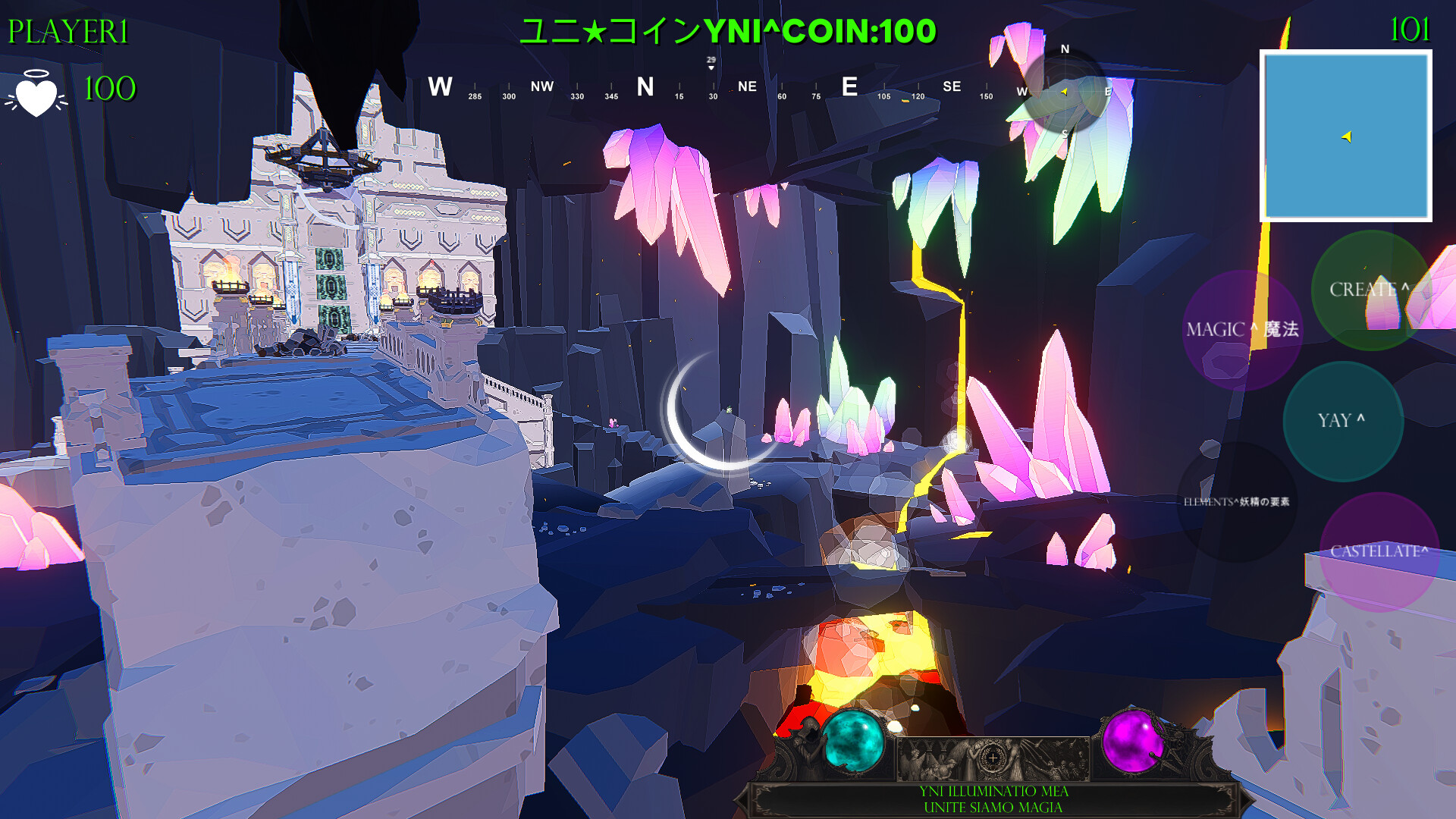This screenshot has height=819, width=1456.
Task: Open the compass rose gauge near the minimap
Action: [1066, 93]
